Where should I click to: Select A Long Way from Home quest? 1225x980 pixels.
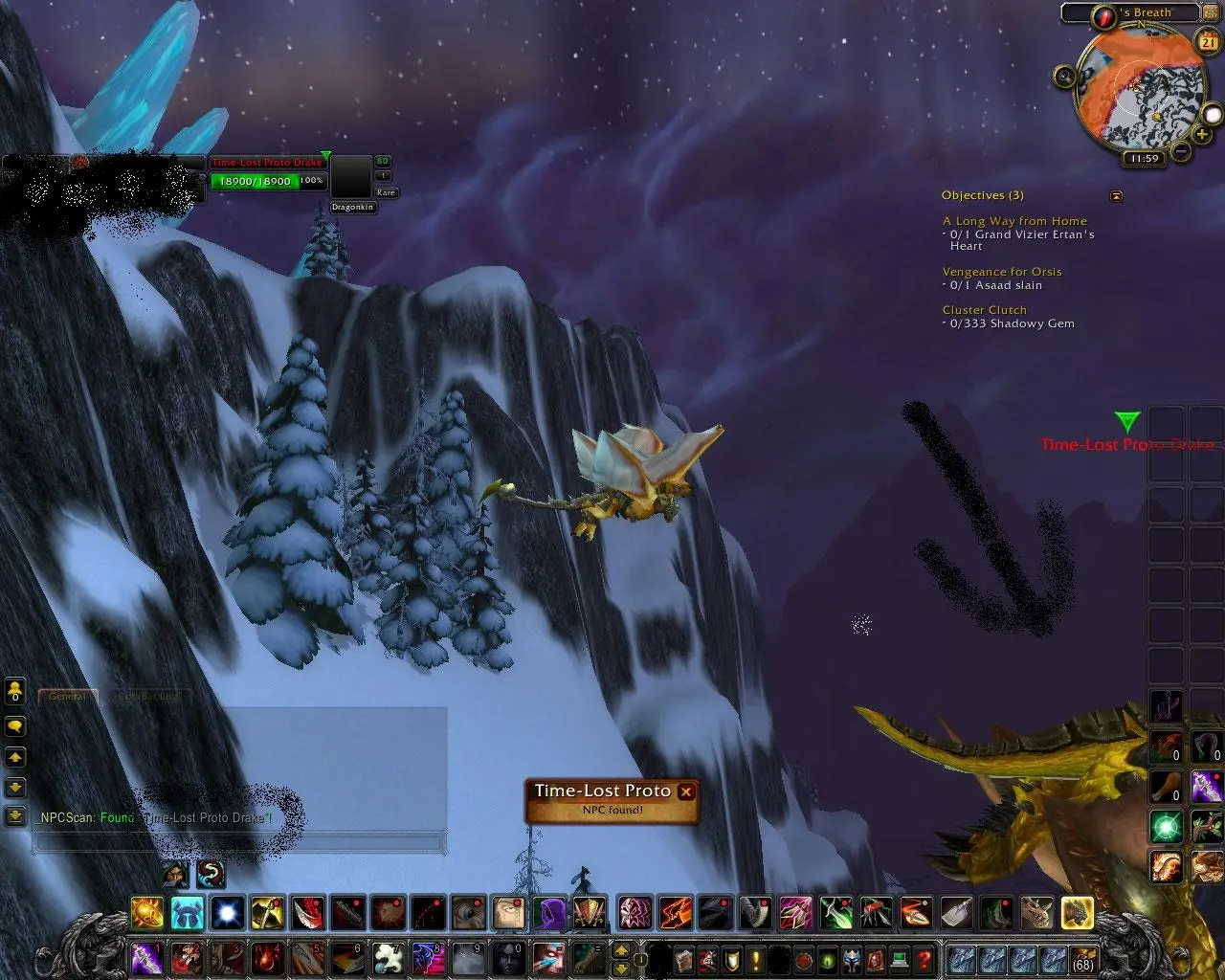tap(1014, 221)
